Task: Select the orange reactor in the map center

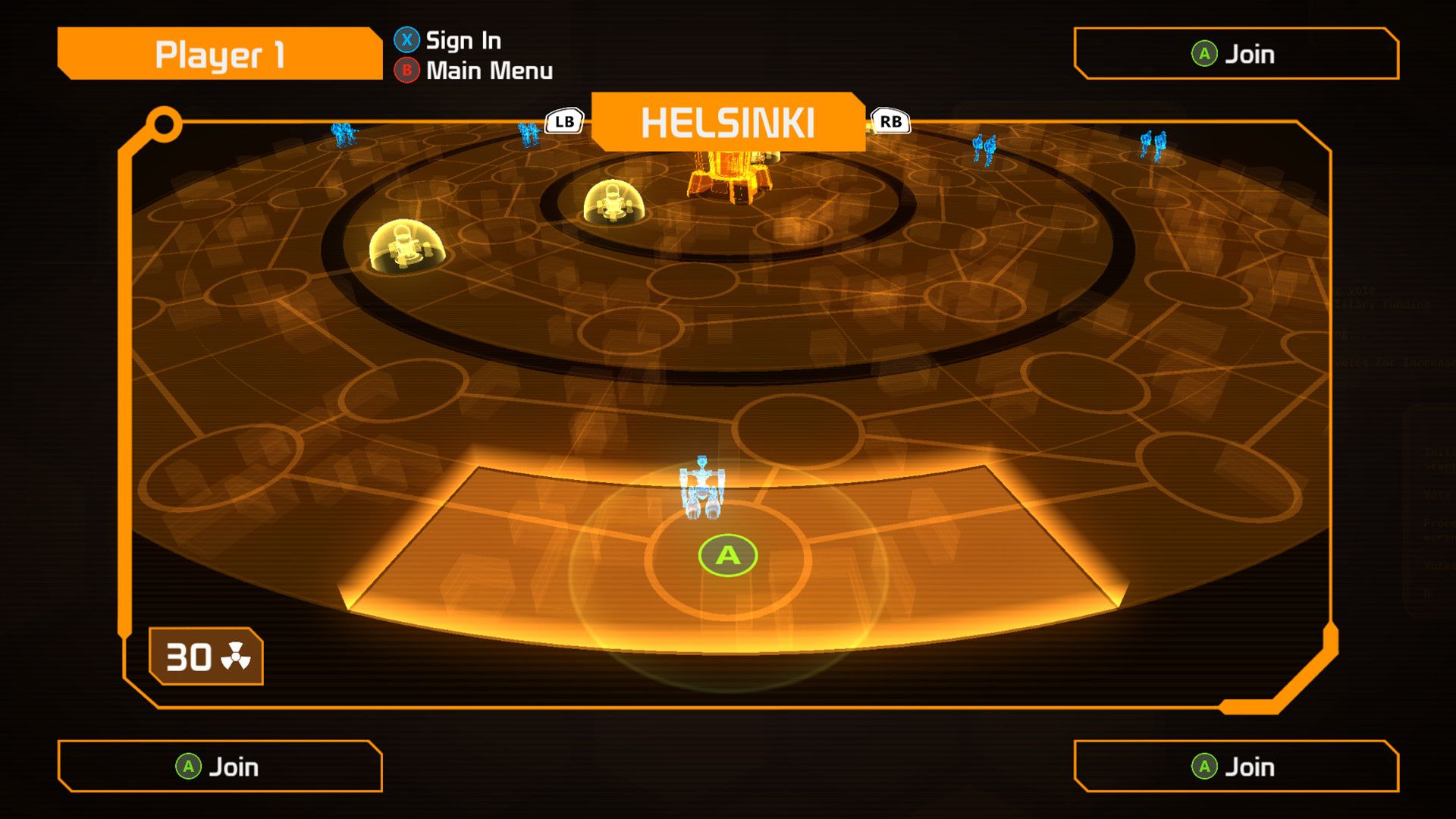Action: pyautogui.click(x=730, y=174)
